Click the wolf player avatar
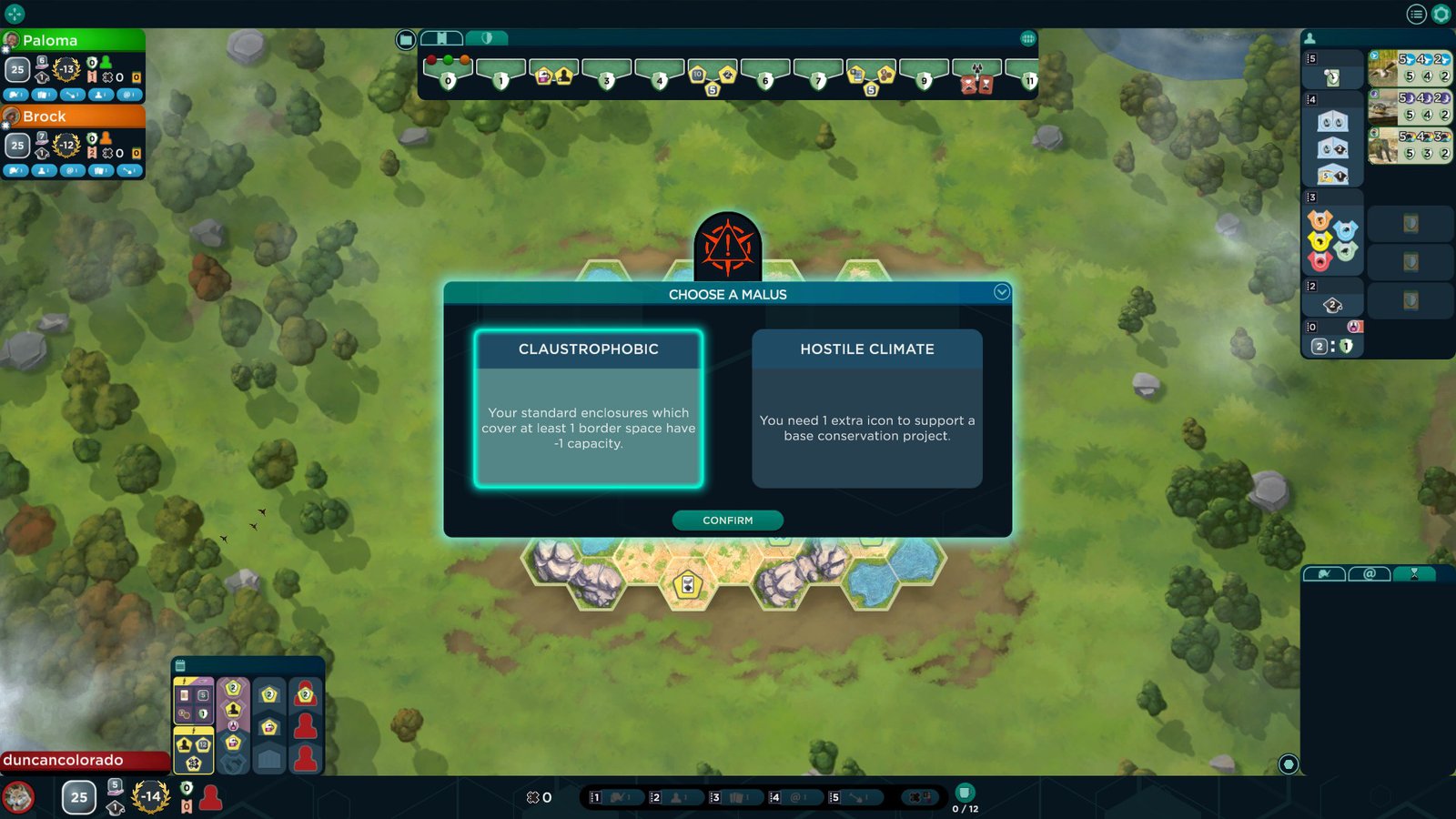The width and height of the screenshot is (1456, 819). [19, 797]
